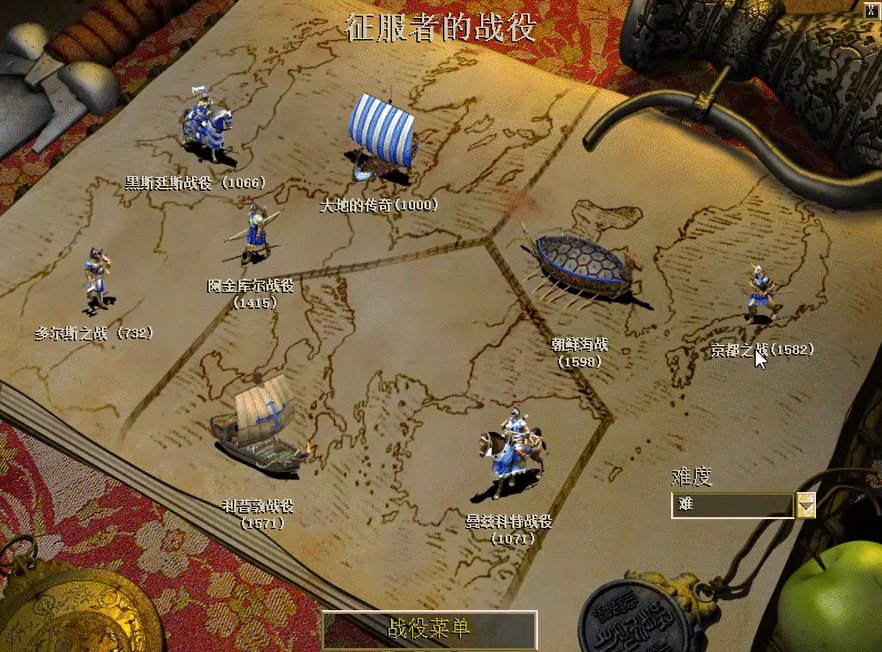Image resolution: width=882 pixels, height=652 pixels.
Task: Choose the striped-sail longship scenario (1000)
Action: tap(381, 138)
